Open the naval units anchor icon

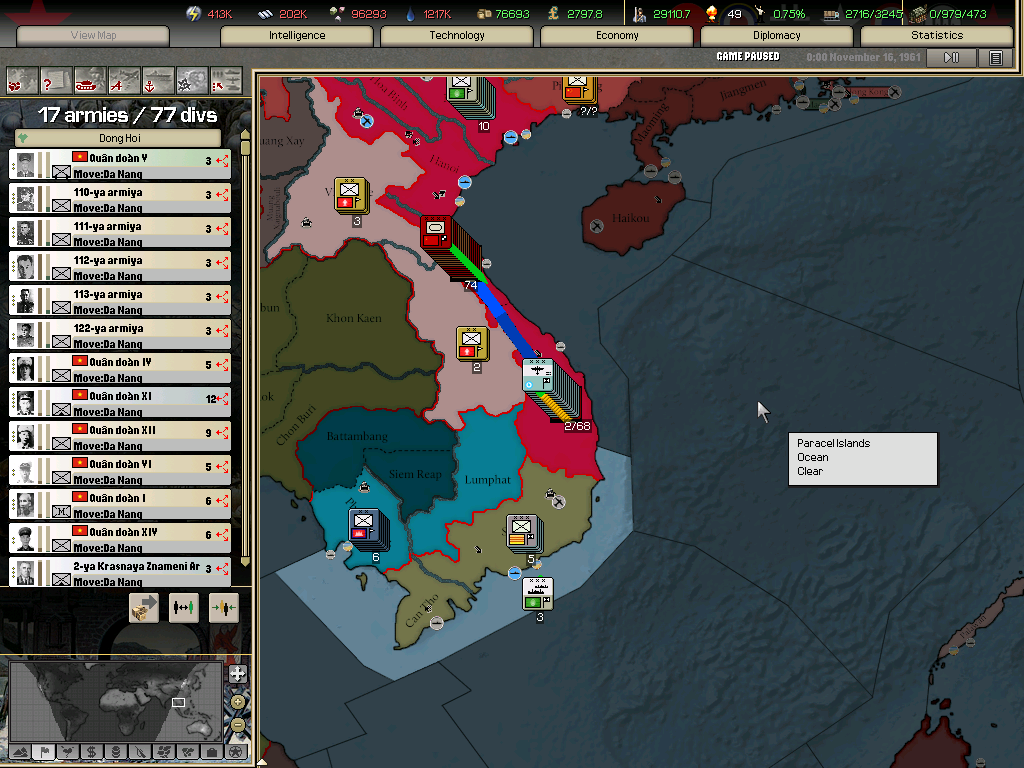coord(158,78)
